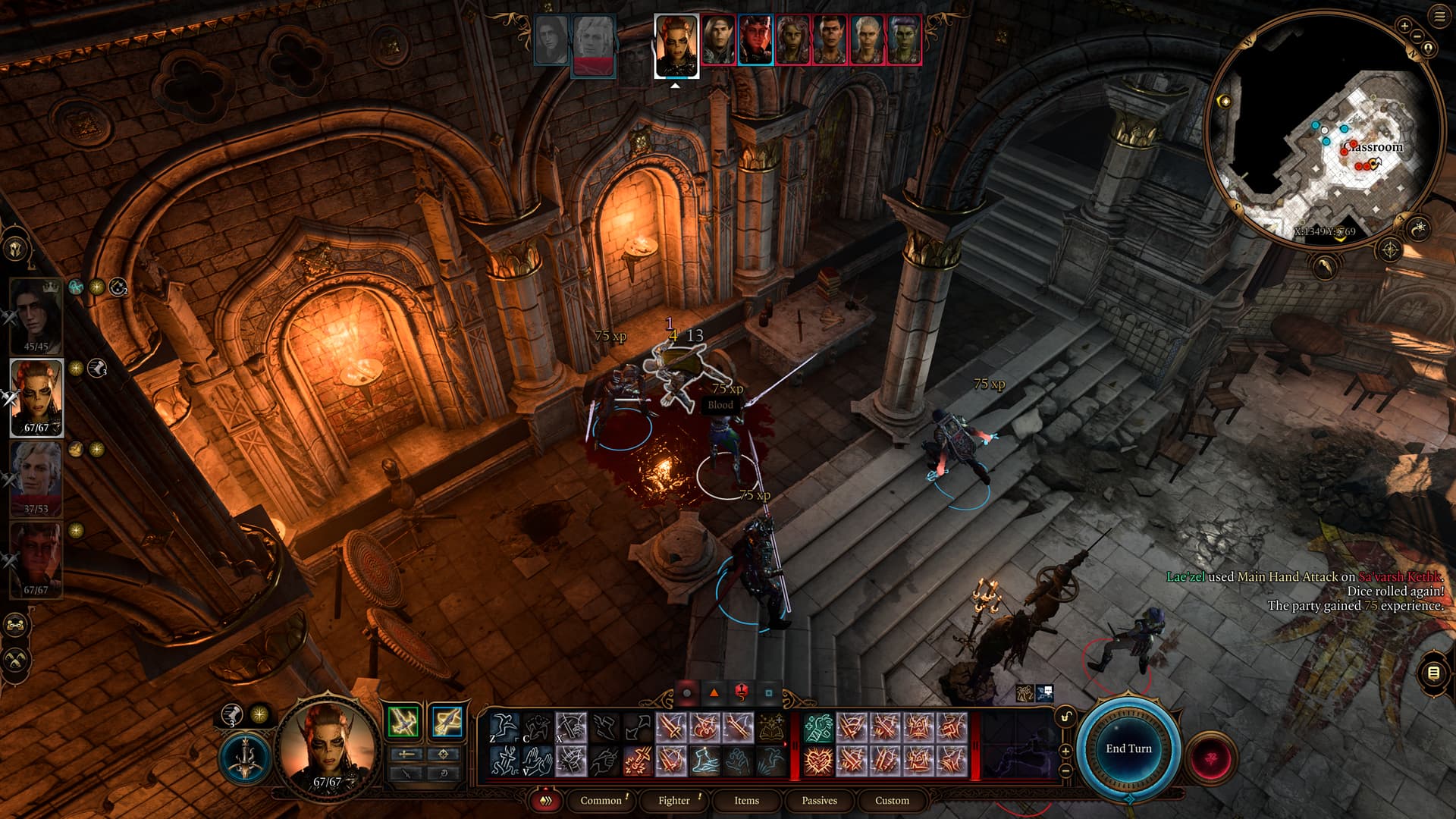This screenshot has width=1456, height=819.
Task: Open the main menu button above the minimap
Action: click(1439, 17)
